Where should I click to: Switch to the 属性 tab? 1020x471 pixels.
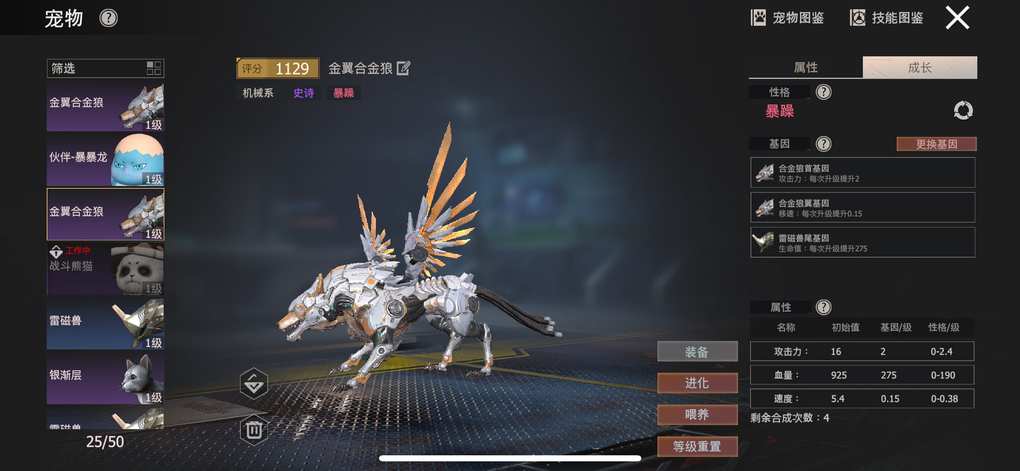click(805, 67)
